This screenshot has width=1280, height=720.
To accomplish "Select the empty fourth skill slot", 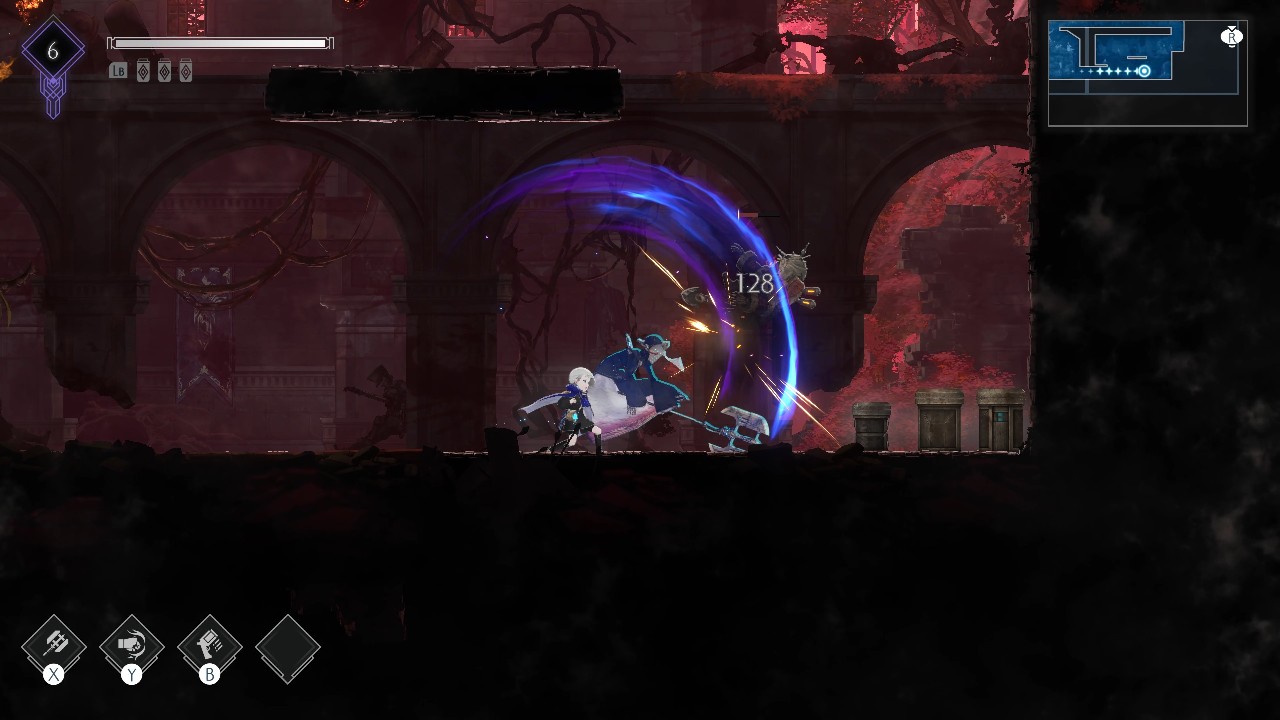I will click(x=288, y=648).
